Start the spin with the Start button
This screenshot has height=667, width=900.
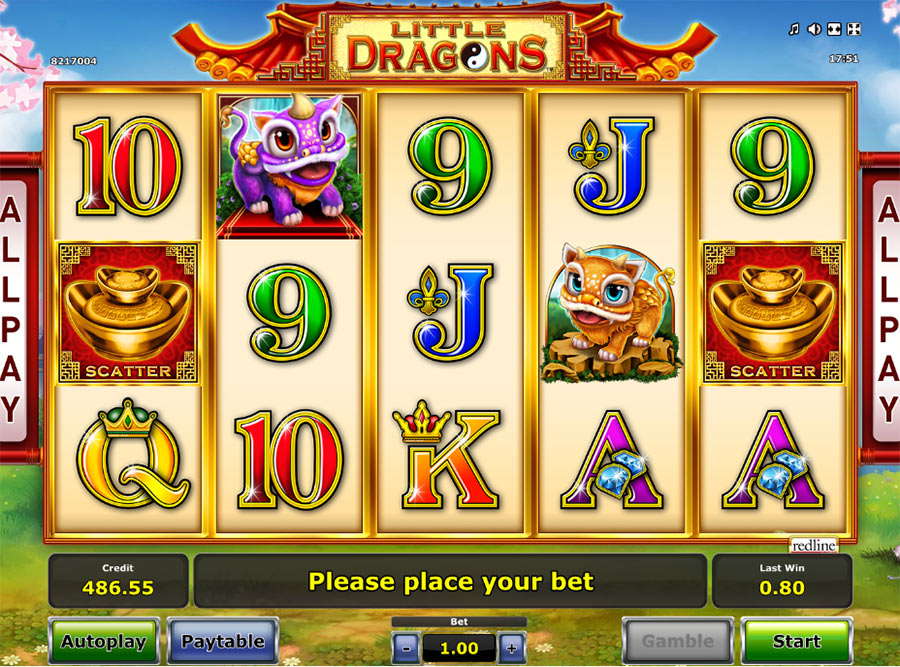click(x=796, y=641)
